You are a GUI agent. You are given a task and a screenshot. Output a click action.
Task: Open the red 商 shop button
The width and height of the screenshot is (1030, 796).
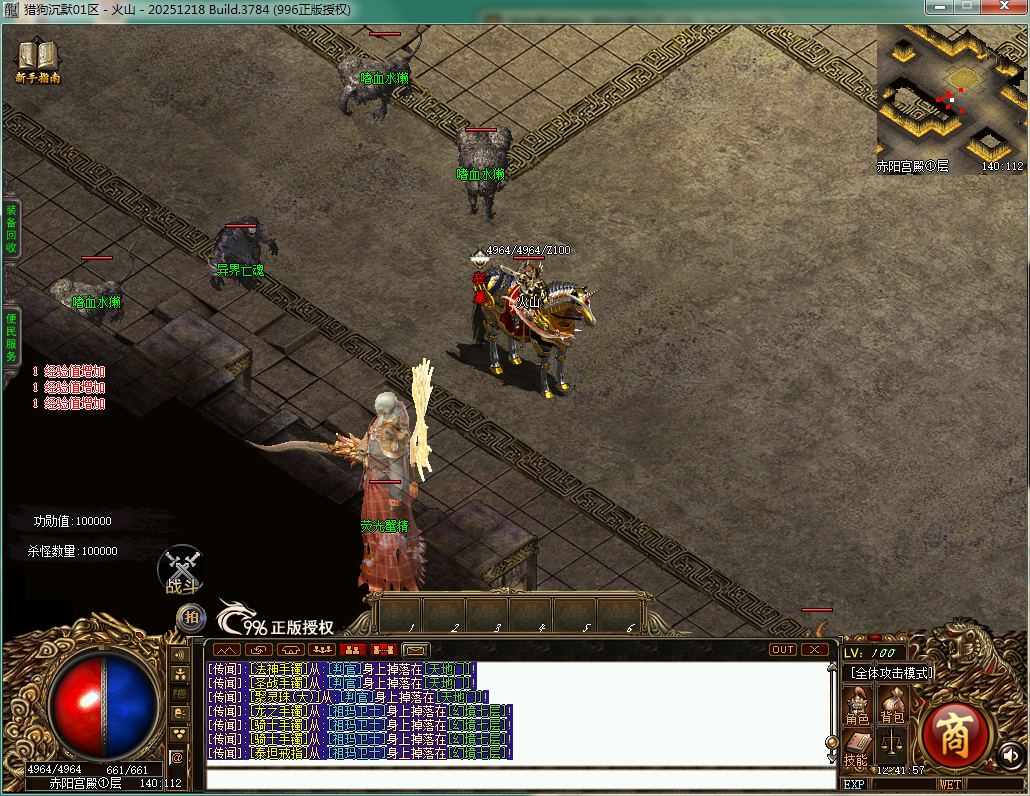[x=954, y=733]
